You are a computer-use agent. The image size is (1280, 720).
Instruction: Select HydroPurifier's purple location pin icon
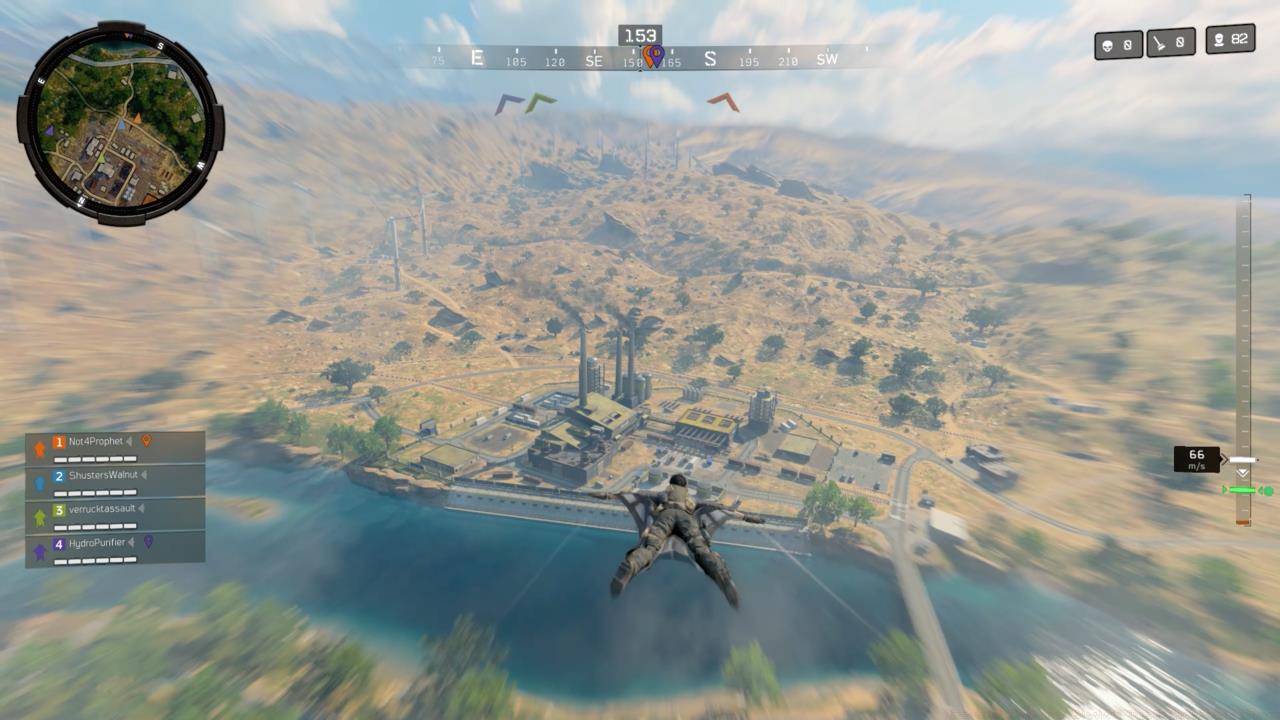[148, 542]
